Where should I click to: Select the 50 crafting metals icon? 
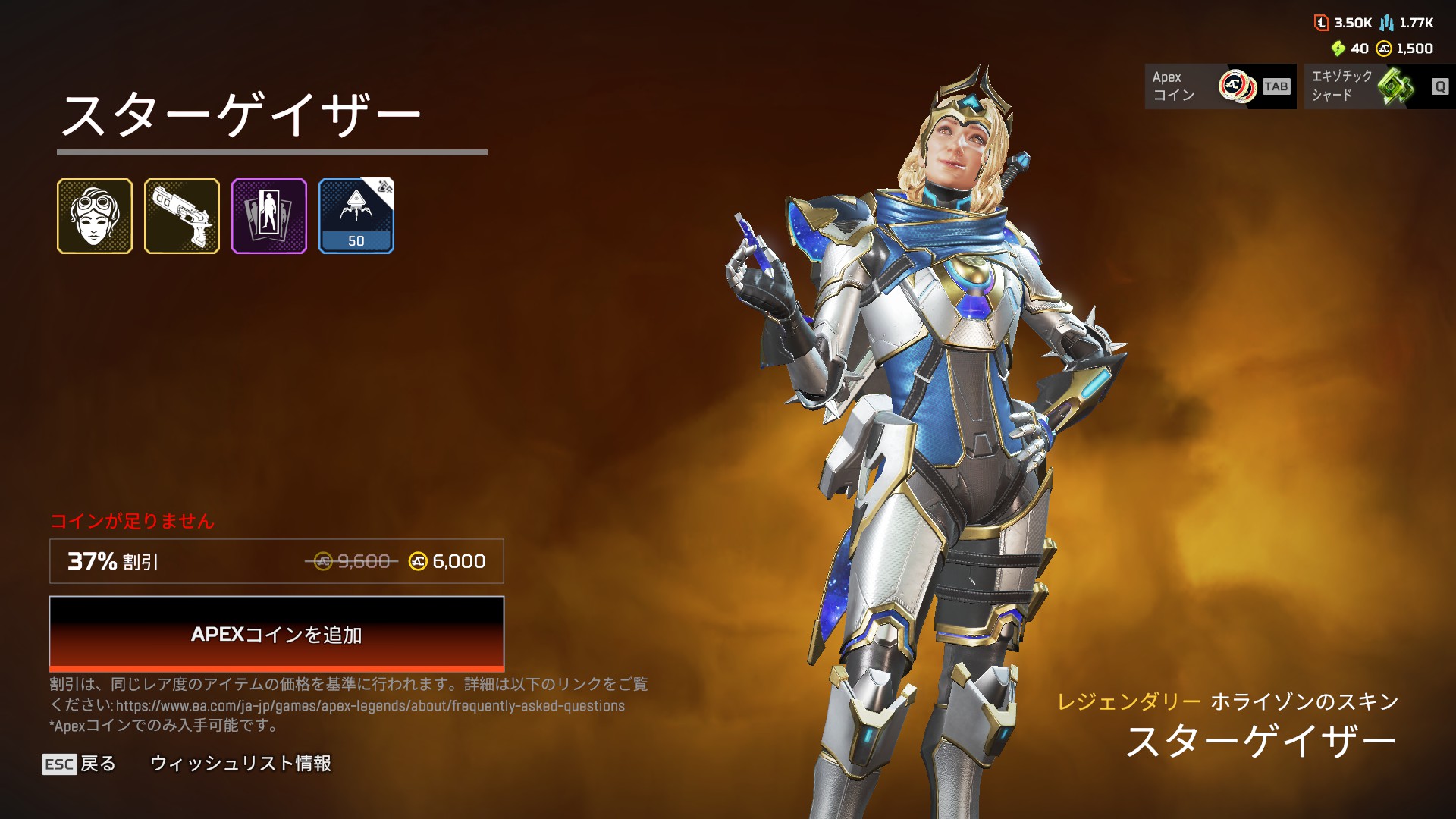point(356,216)
